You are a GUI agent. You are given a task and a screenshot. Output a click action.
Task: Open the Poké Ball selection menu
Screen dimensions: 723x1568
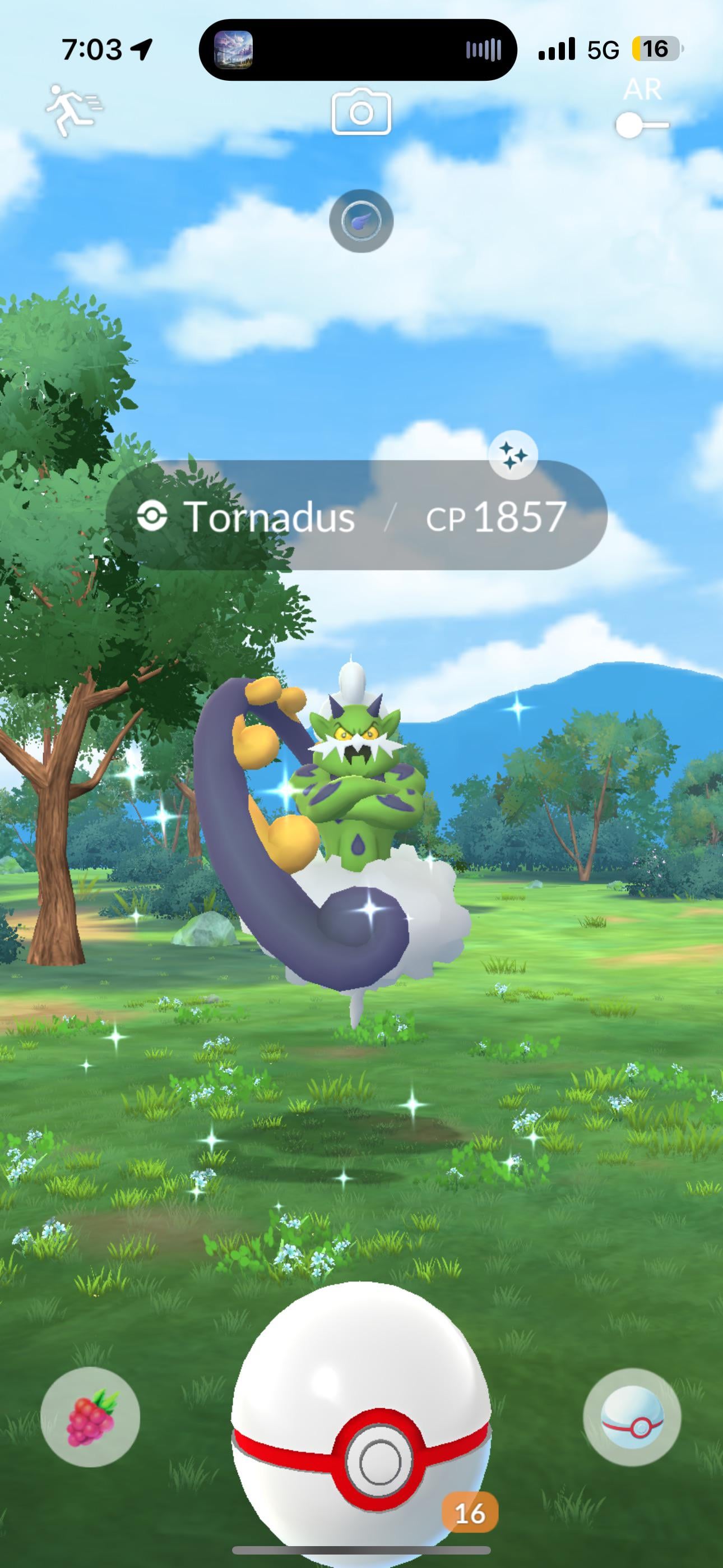click(x=632, y=1417)
